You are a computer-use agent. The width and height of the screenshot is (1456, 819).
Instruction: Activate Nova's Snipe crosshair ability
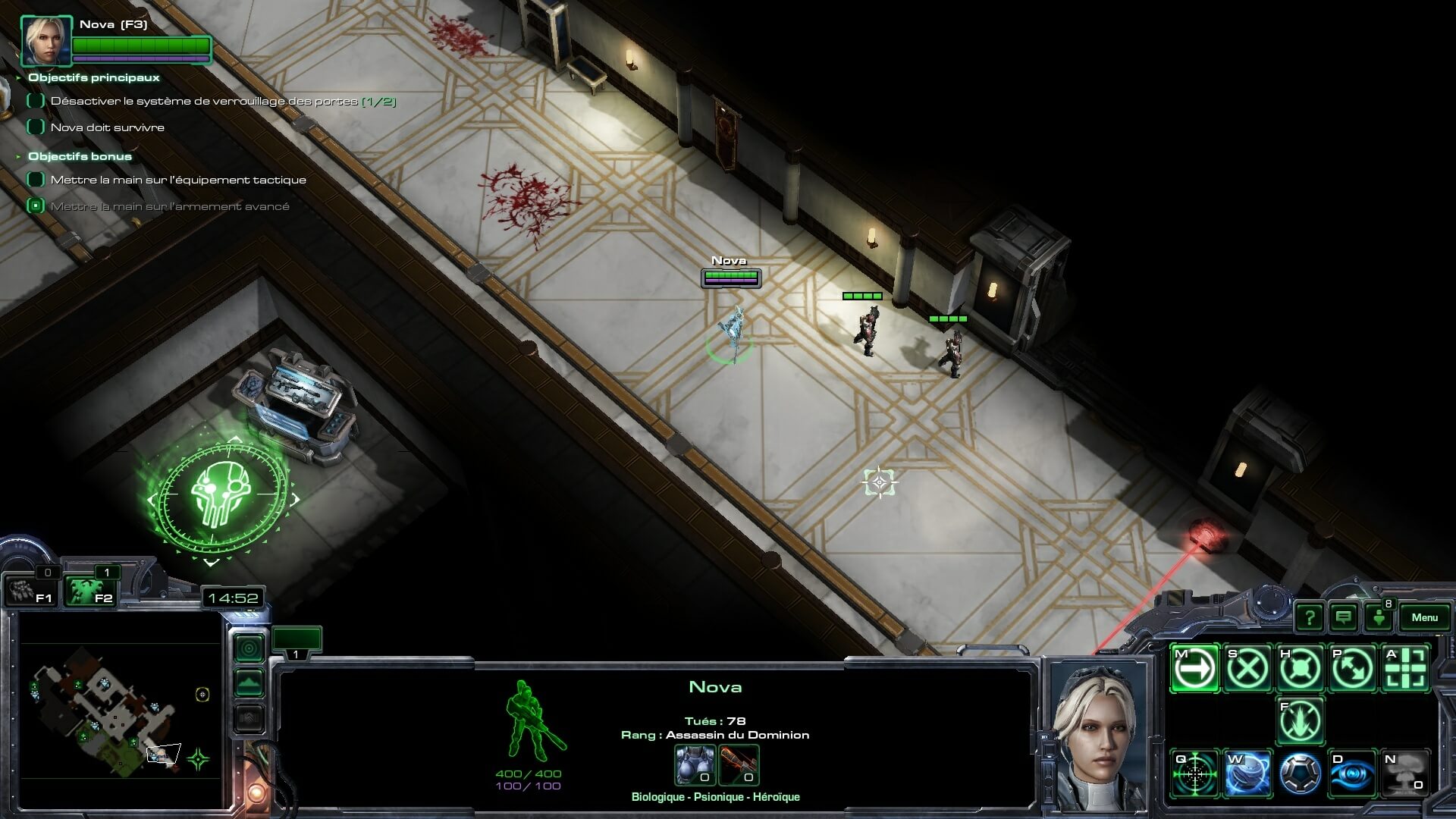(x=1195, y=773)
